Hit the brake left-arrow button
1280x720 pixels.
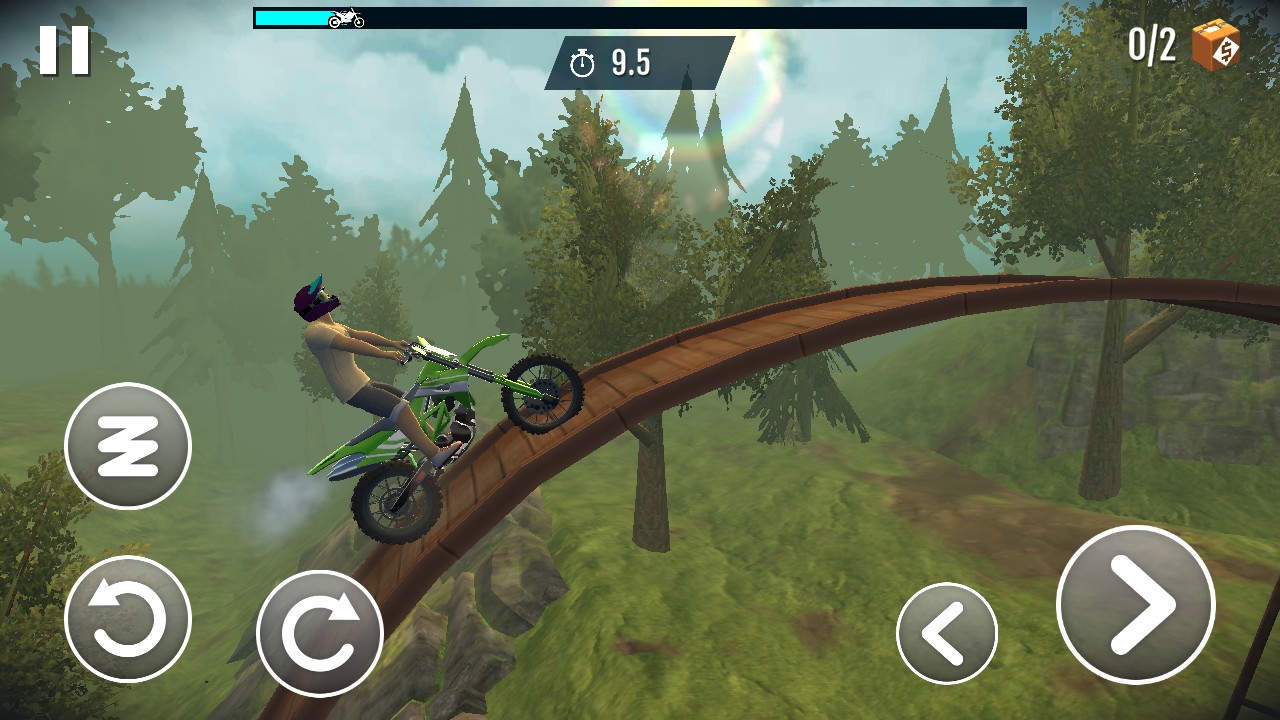tap(946, 633)
